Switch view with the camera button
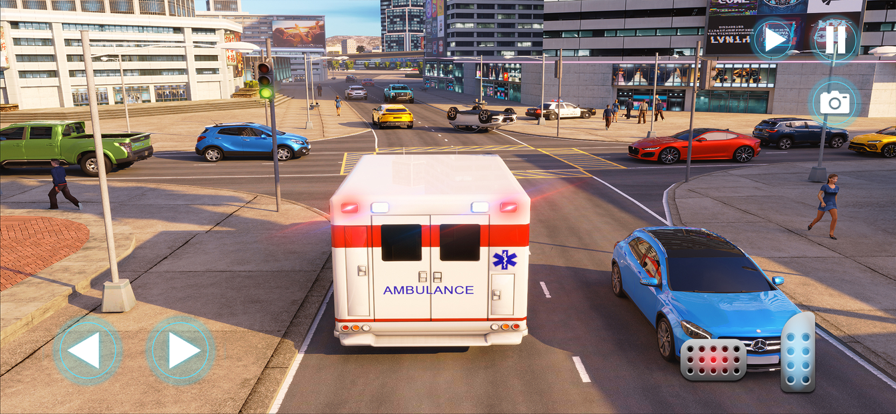The width and height of the screenshot is (896, 414). click(x=834, y=102)
